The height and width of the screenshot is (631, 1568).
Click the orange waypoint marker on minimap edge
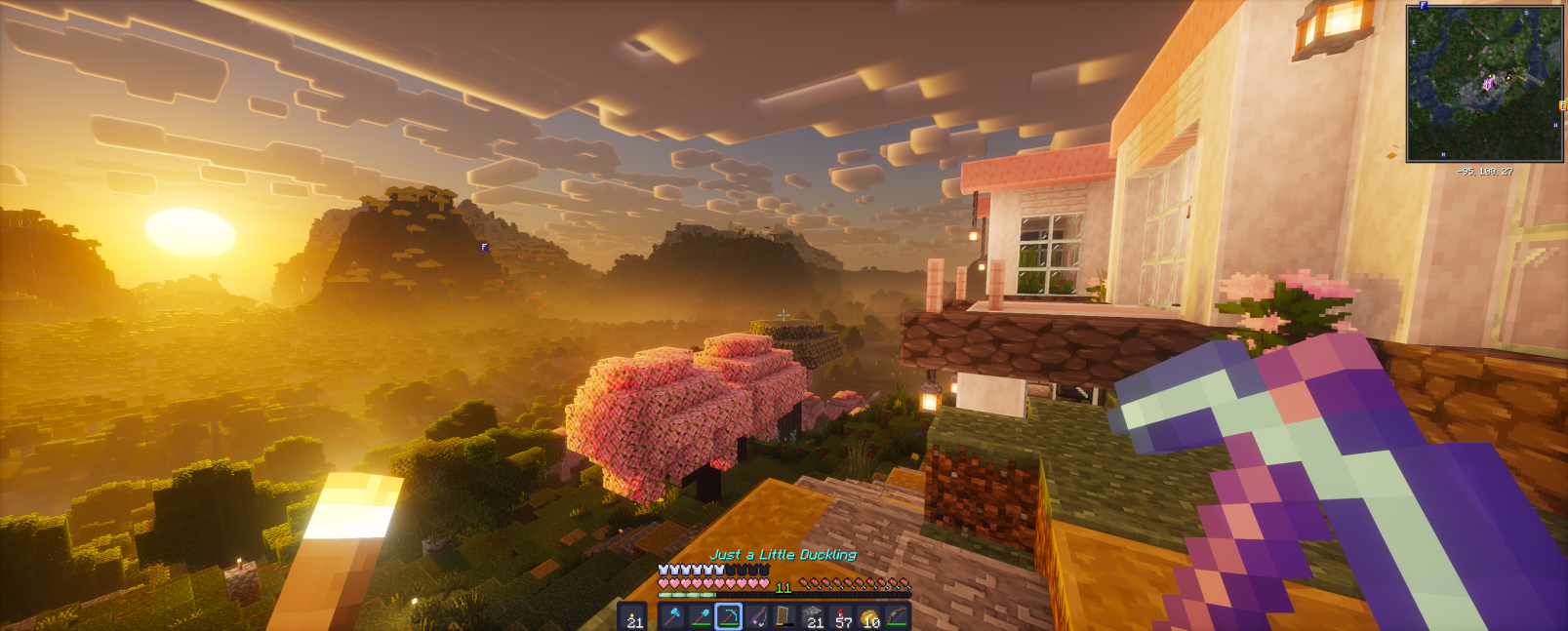click(x=1562, y=105)
